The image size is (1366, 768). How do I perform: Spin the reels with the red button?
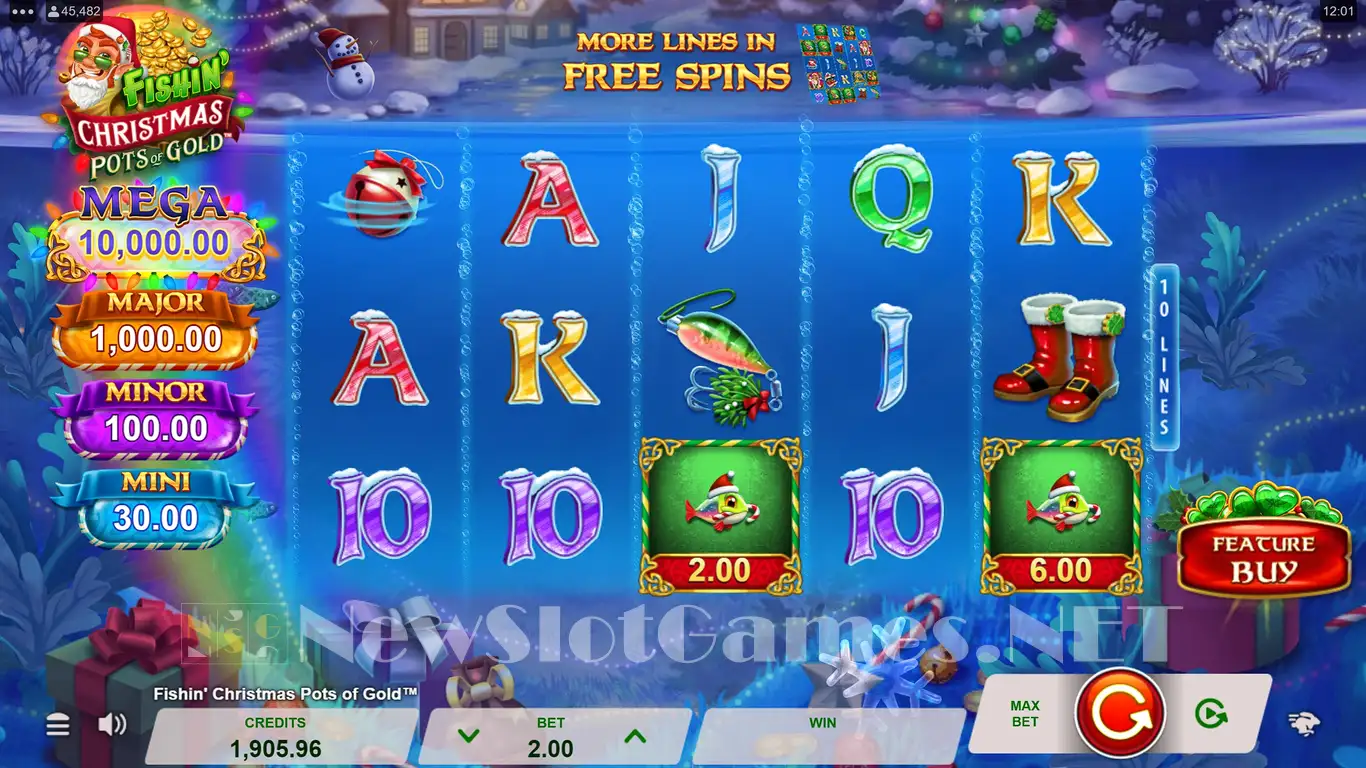pos(1119,712)
